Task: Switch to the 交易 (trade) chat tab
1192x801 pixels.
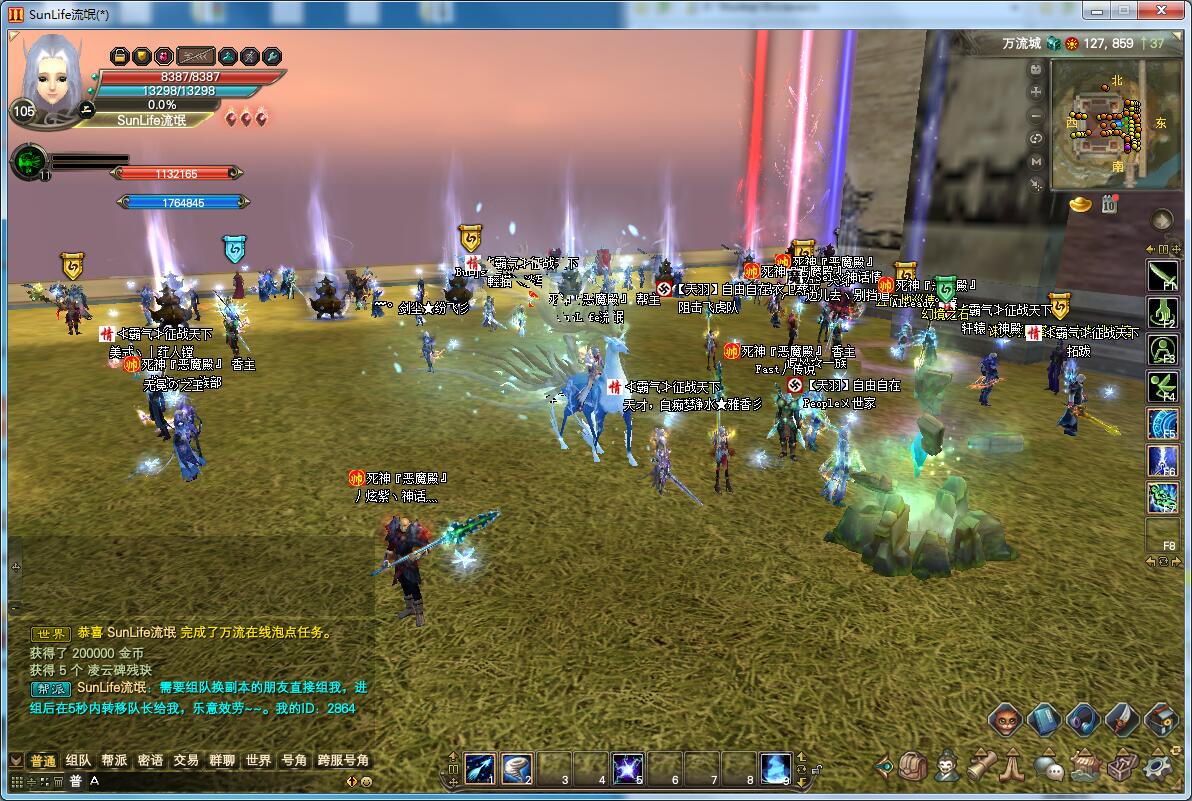Action: [186, 760]
